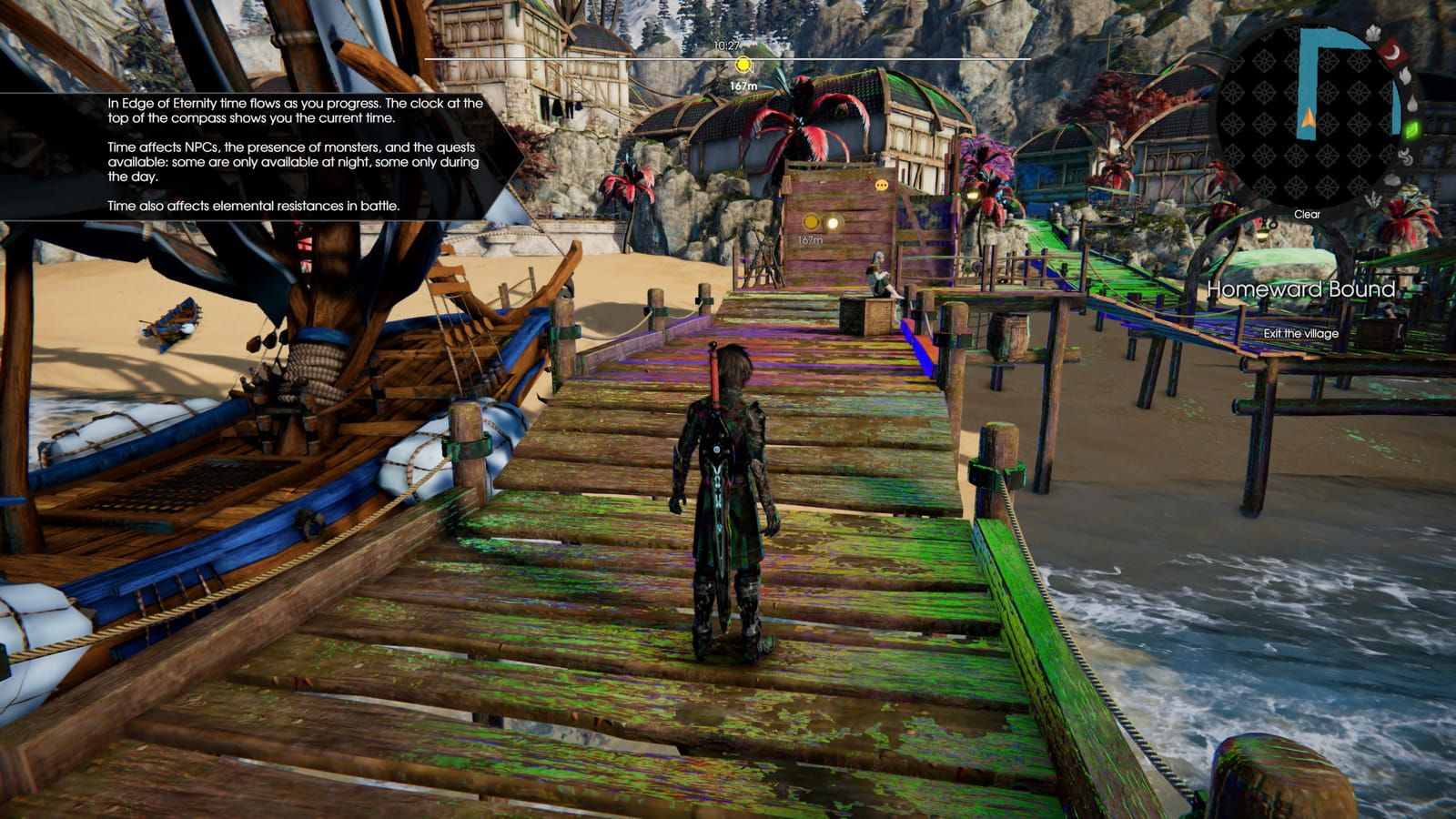Select the water droplet elemental icon near minimap
Image resolution: width=1456 pixels, height=819 pixels.
(x=1412, y=103)
